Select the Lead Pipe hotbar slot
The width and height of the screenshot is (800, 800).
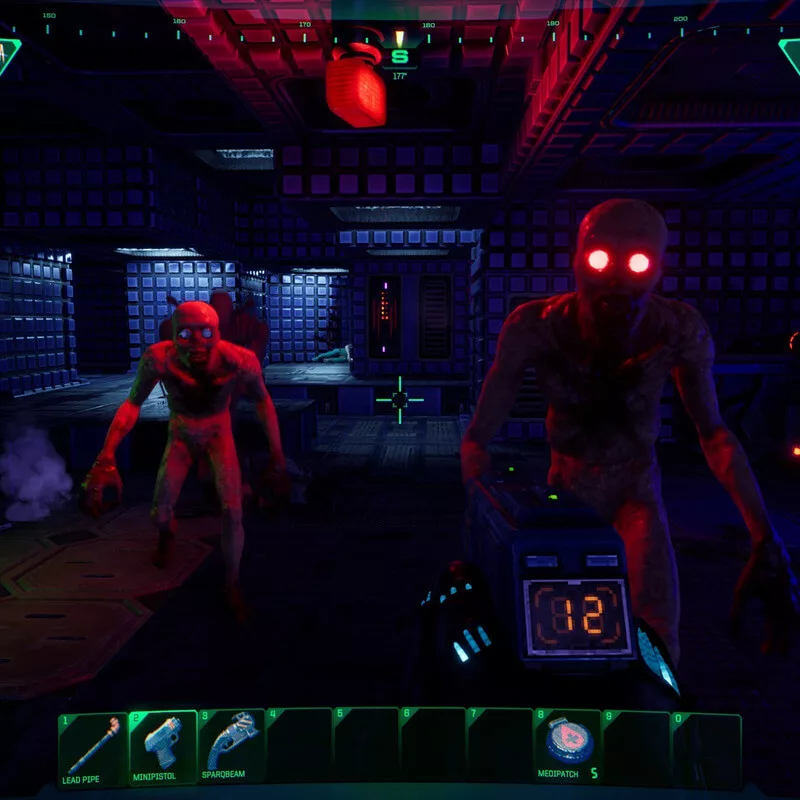click(92, 747)
